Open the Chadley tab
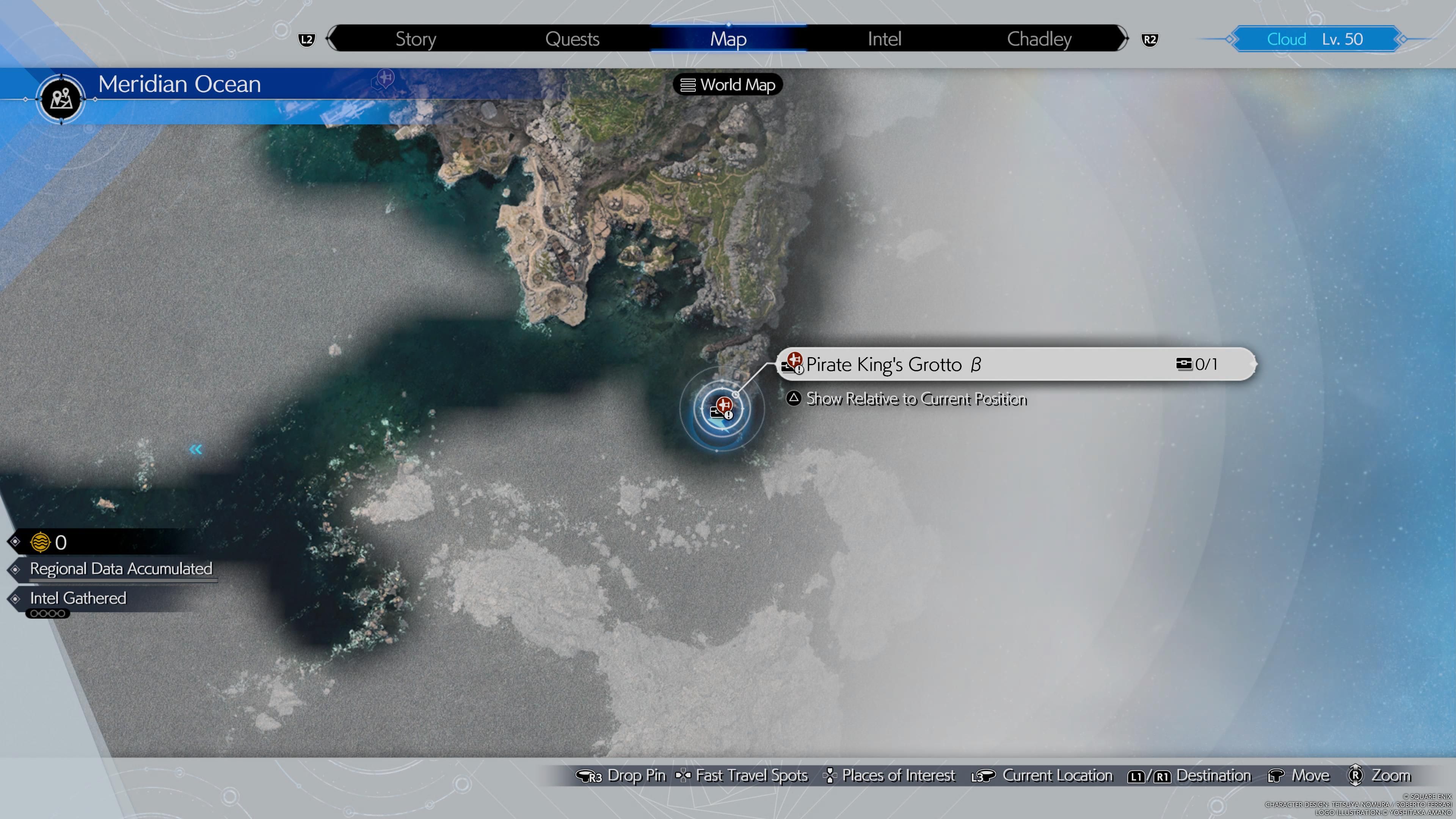This screenshot has width=1456, height=819. point(1039,39)
